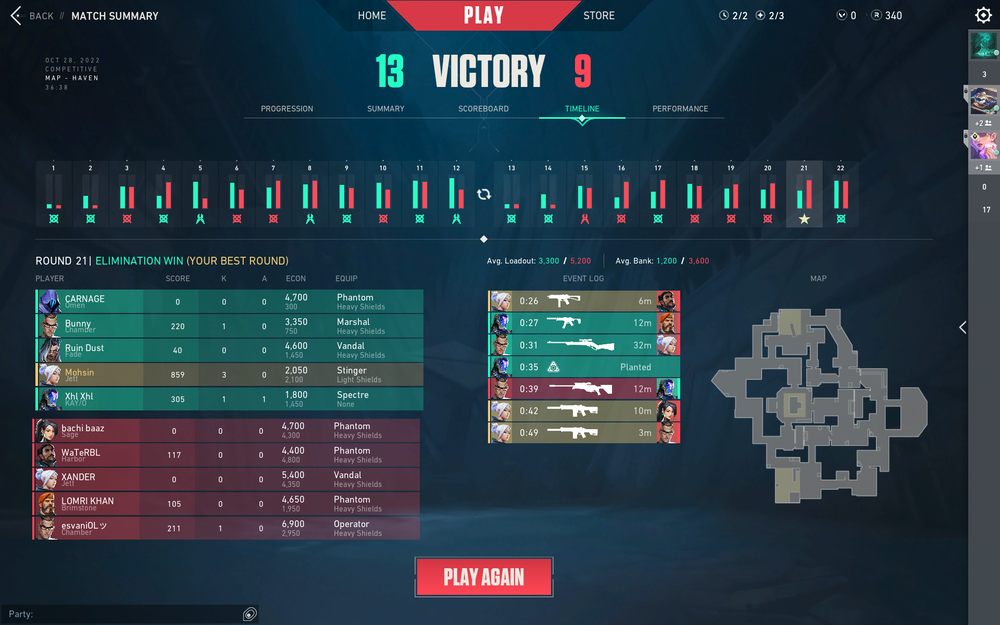Open the Home menu
The height and width of the screenshot is (625, 1000).
372,16
